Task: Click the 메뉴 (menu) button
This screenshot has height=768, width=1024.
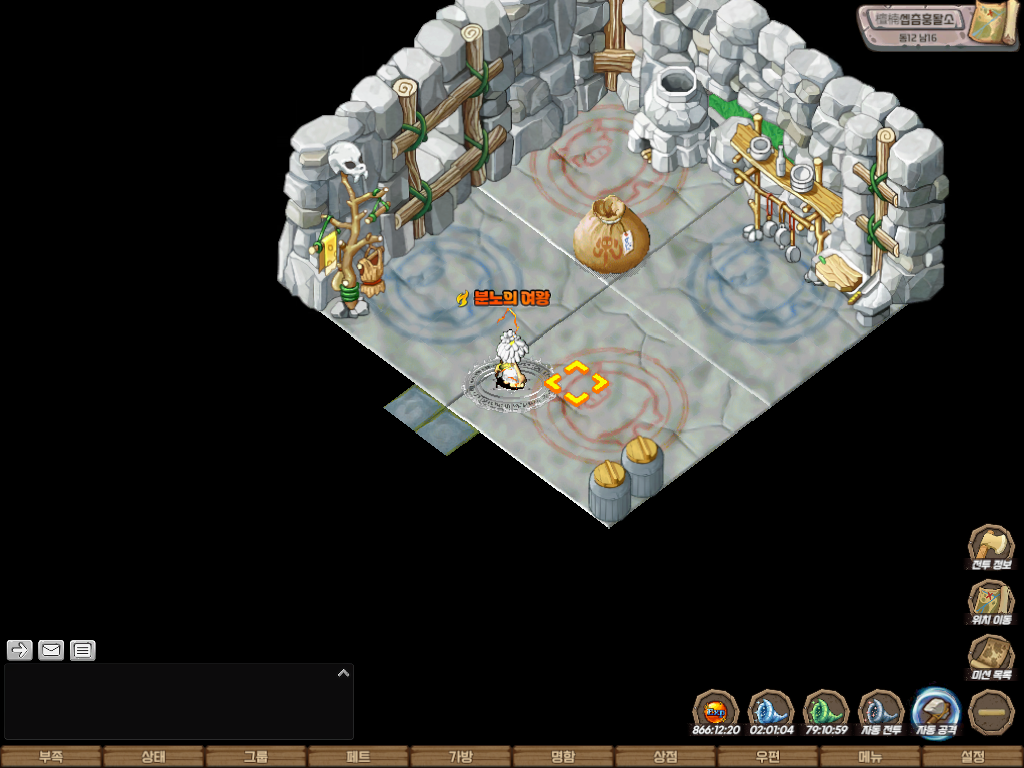Action: [x=870, y=757]
